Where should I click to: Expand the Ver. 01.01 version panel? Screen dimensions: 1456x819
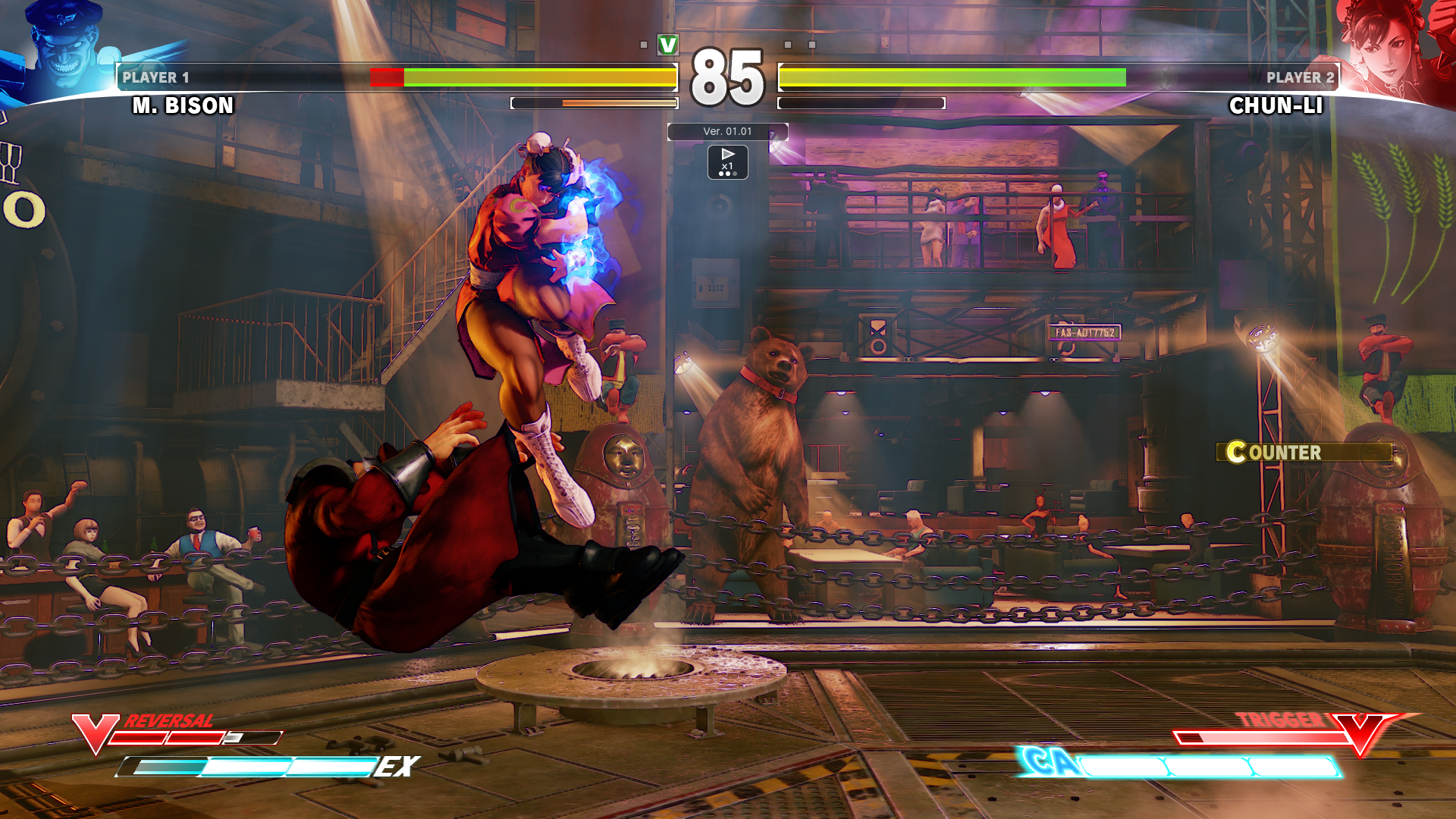point(727,131)
